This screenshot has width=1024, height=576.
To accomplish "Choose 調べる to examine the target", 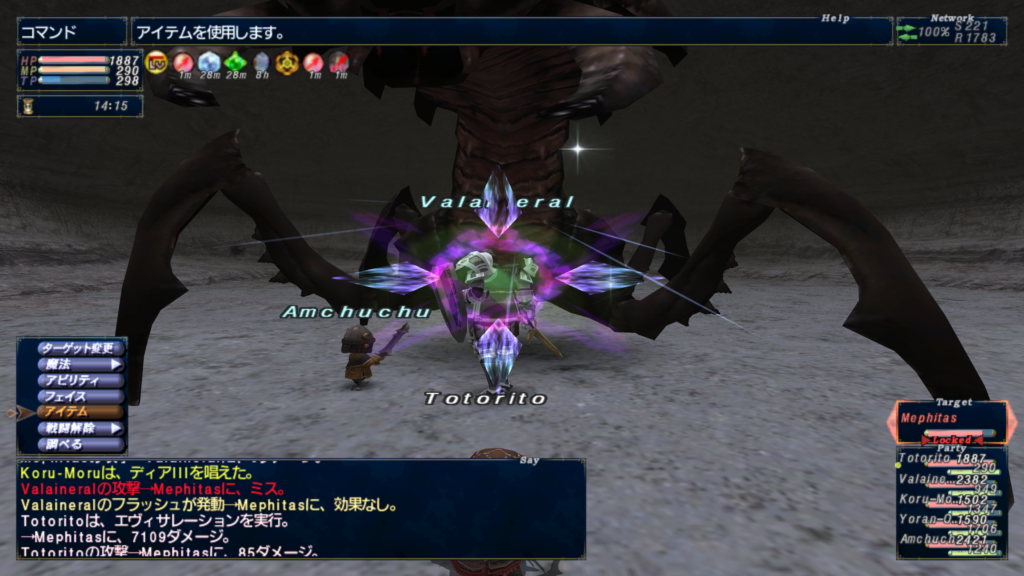I will pos(80,444).
